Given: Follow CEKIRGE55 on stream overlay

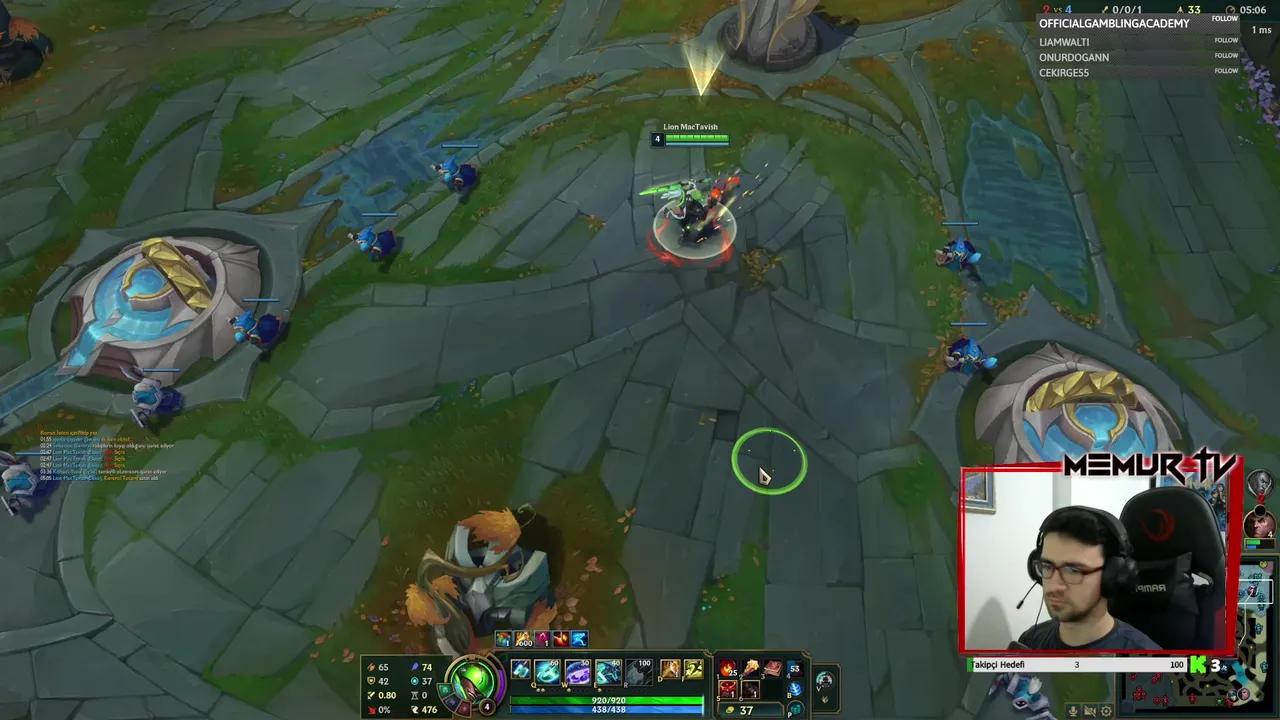Looking at the screenshot, I should [1226, 71].
